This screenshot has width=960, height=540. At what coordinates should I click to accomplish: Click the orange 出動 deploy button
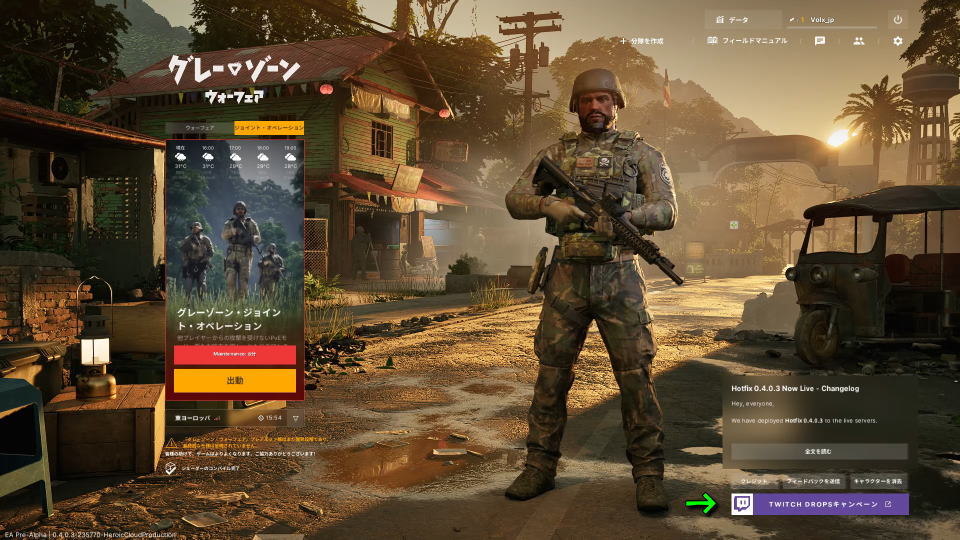pyautogui.click(x=234, y=380)
